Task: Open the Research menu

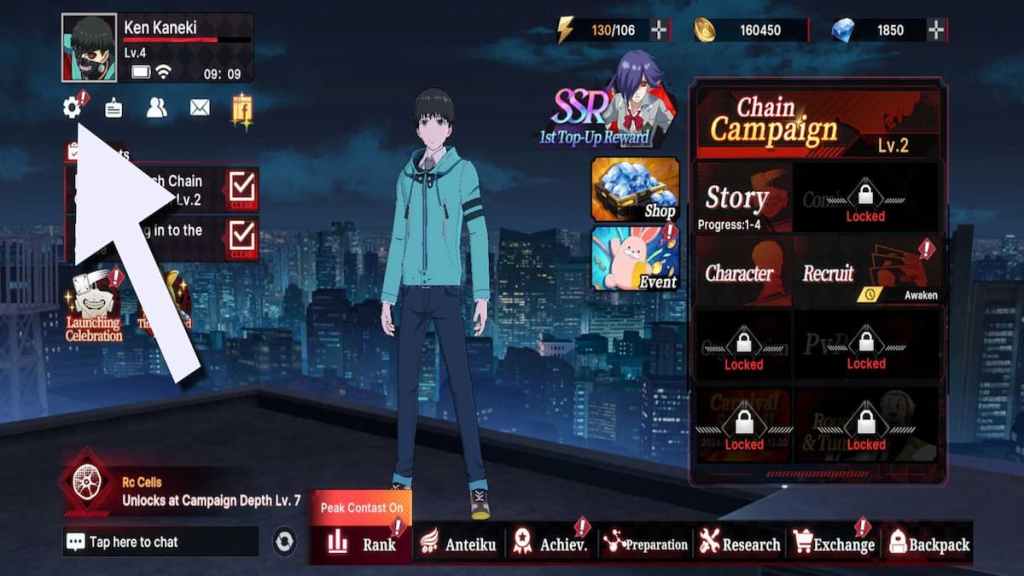Action: [740, 543]
